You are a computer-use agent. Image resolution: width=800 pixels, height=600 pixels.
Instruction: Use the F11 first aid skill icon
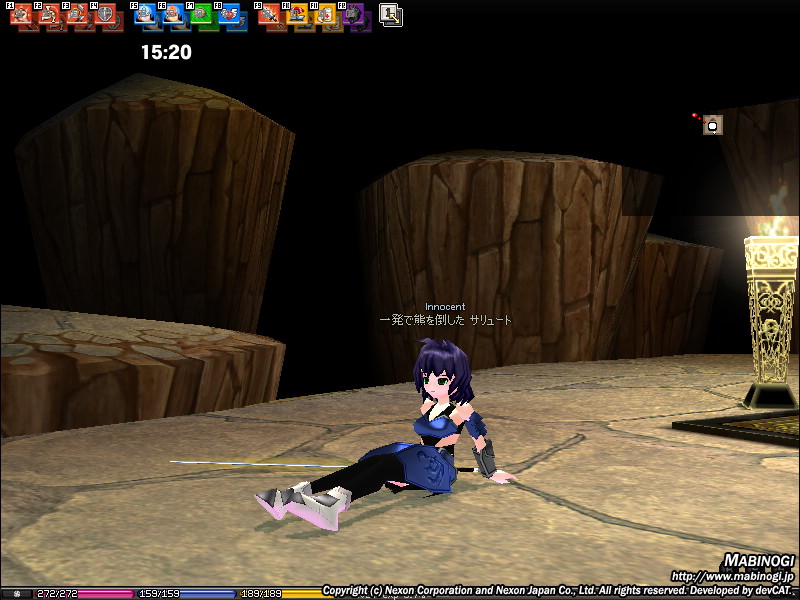coord(326,16)
